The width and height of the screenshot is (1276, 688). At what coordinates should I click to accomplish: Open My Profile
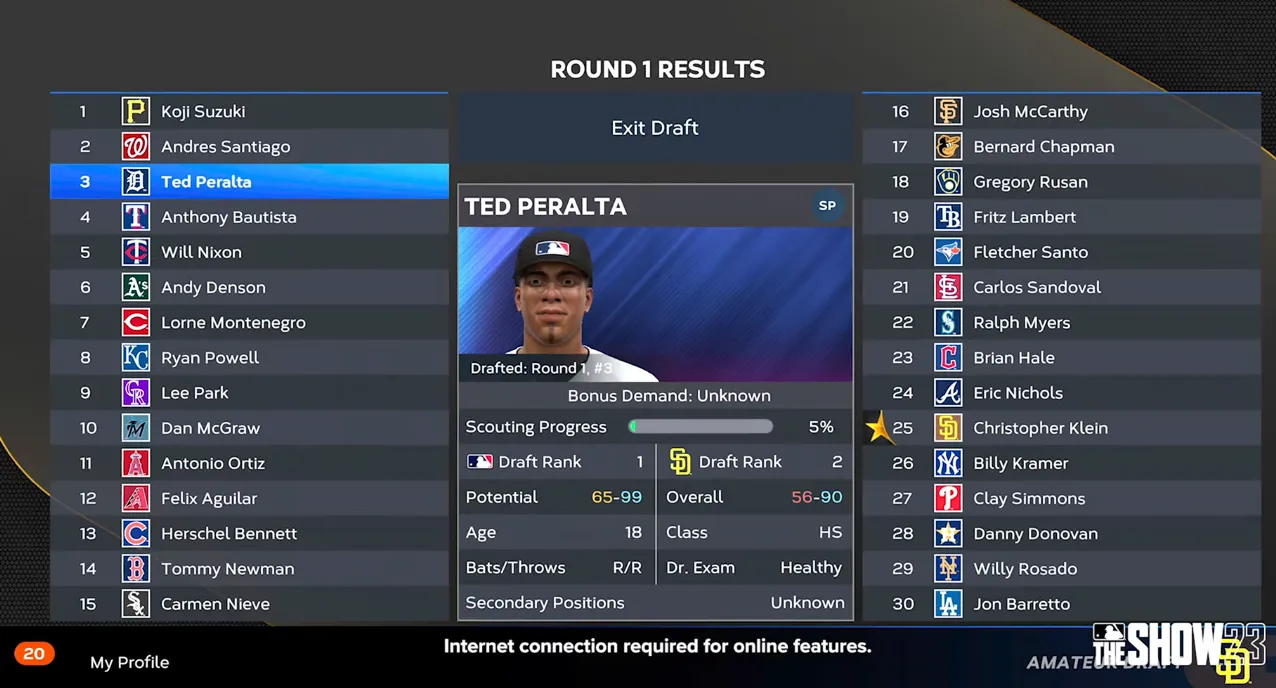pos(129,662)
